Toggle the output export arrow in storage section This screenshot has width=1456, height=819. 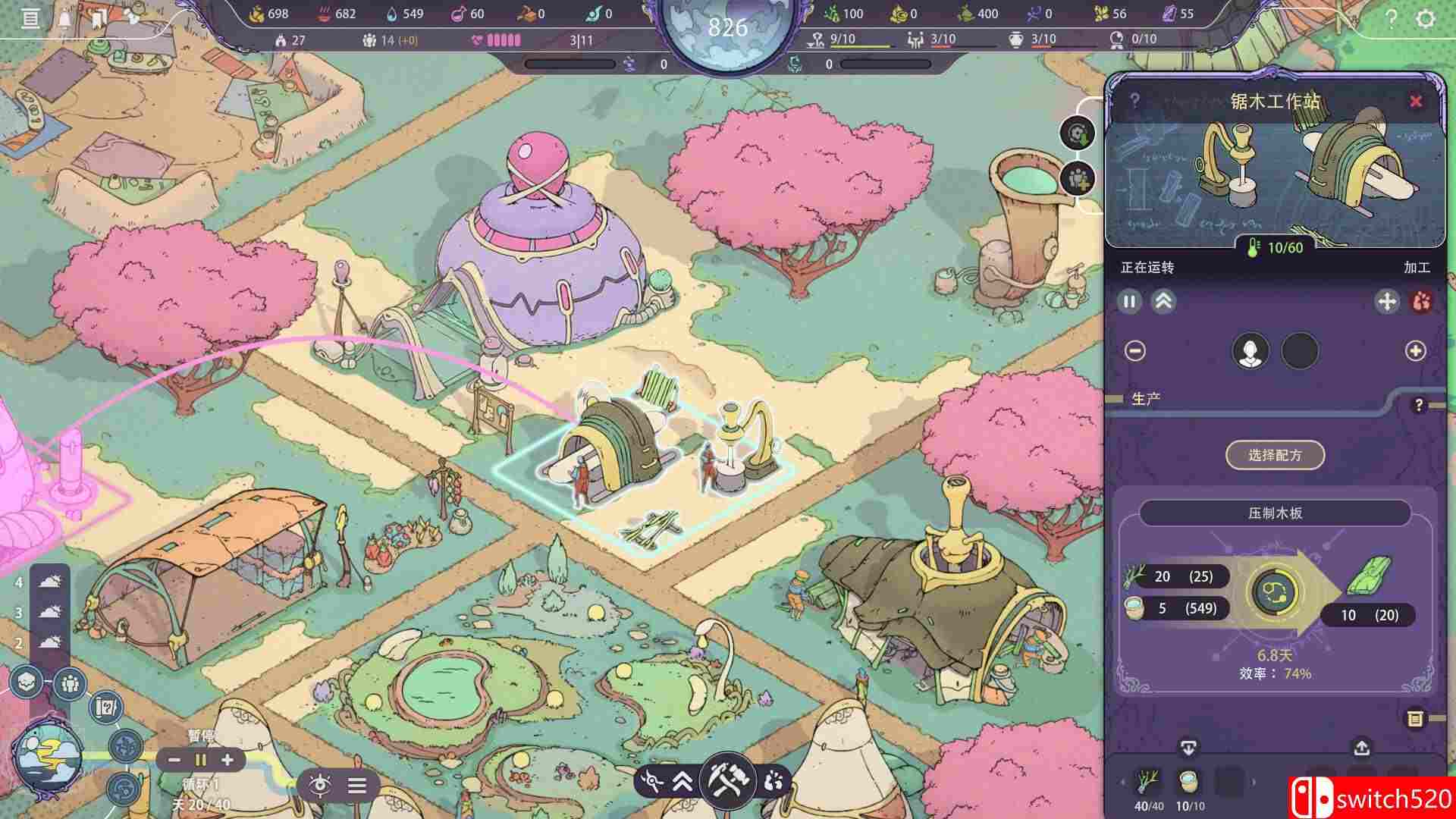pyautogui.click(x=1363, y=748)
